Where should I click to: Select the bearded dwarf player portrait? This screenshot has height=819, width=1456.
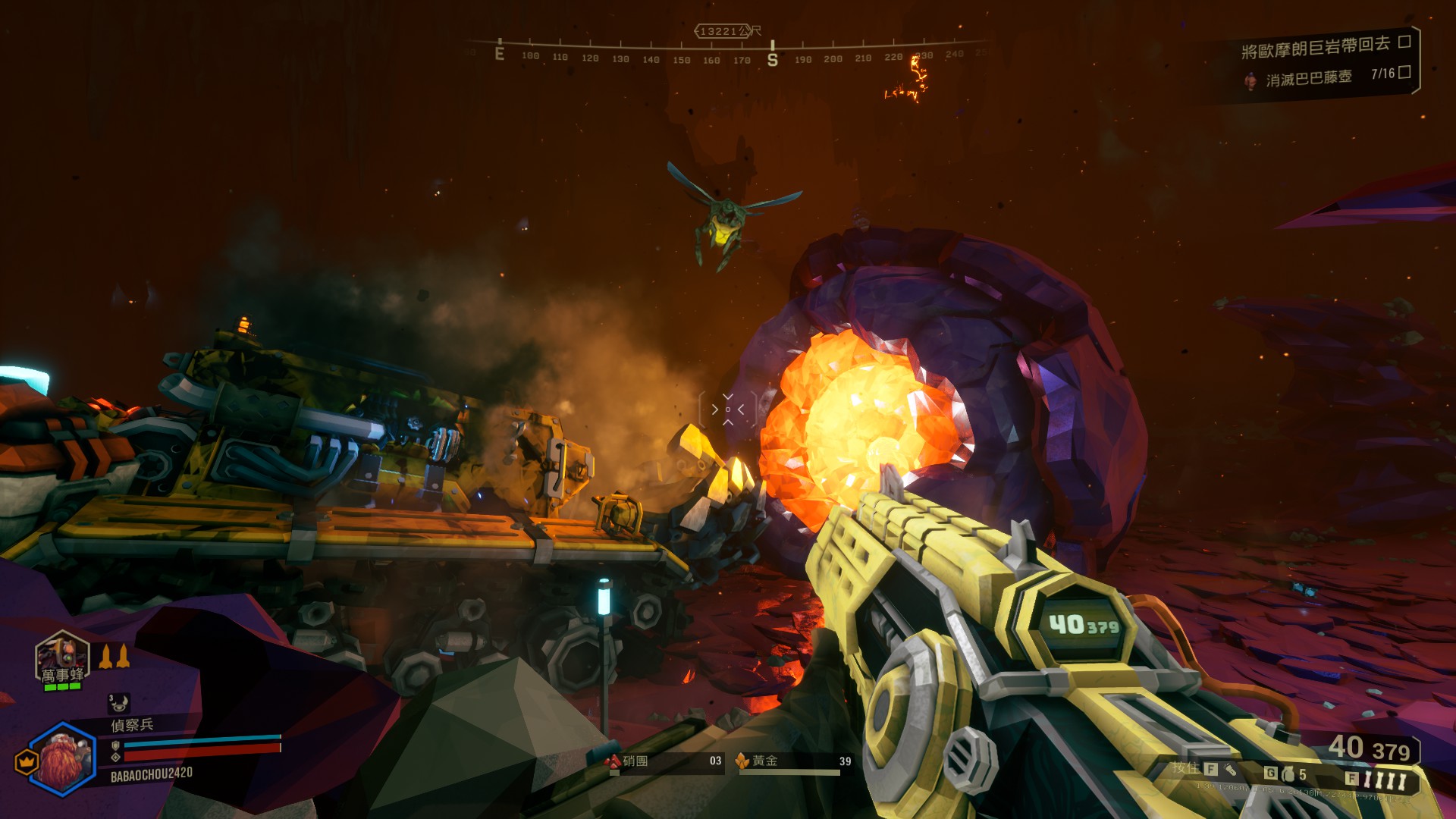point(64,758)
